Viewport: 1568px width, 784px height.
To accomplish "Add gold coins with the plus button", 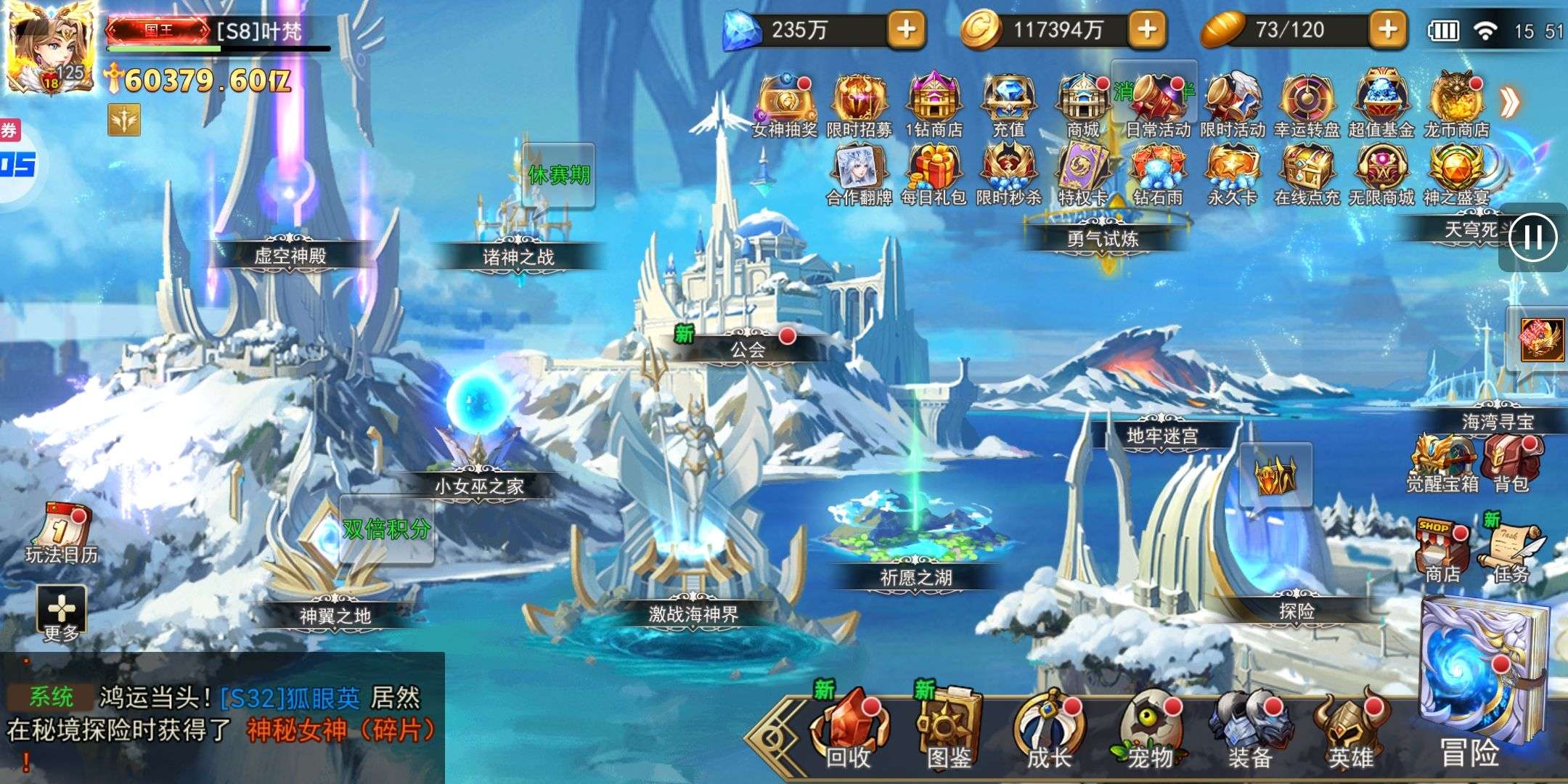I will (1147, 30).
